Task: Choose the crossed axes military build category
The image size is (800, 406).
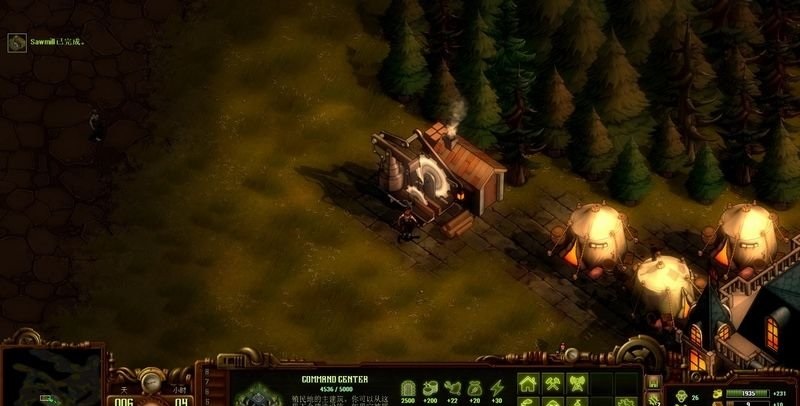Action: click(x=577, y=384)
